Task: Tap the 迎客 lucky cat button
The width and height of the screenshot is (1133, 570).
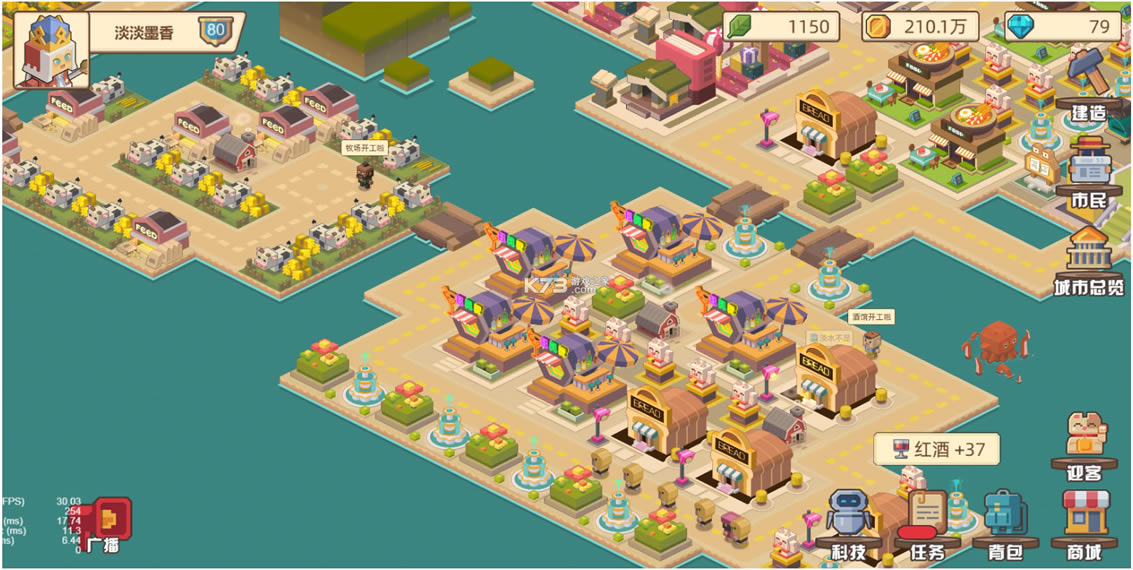Action: (1085, 442)
